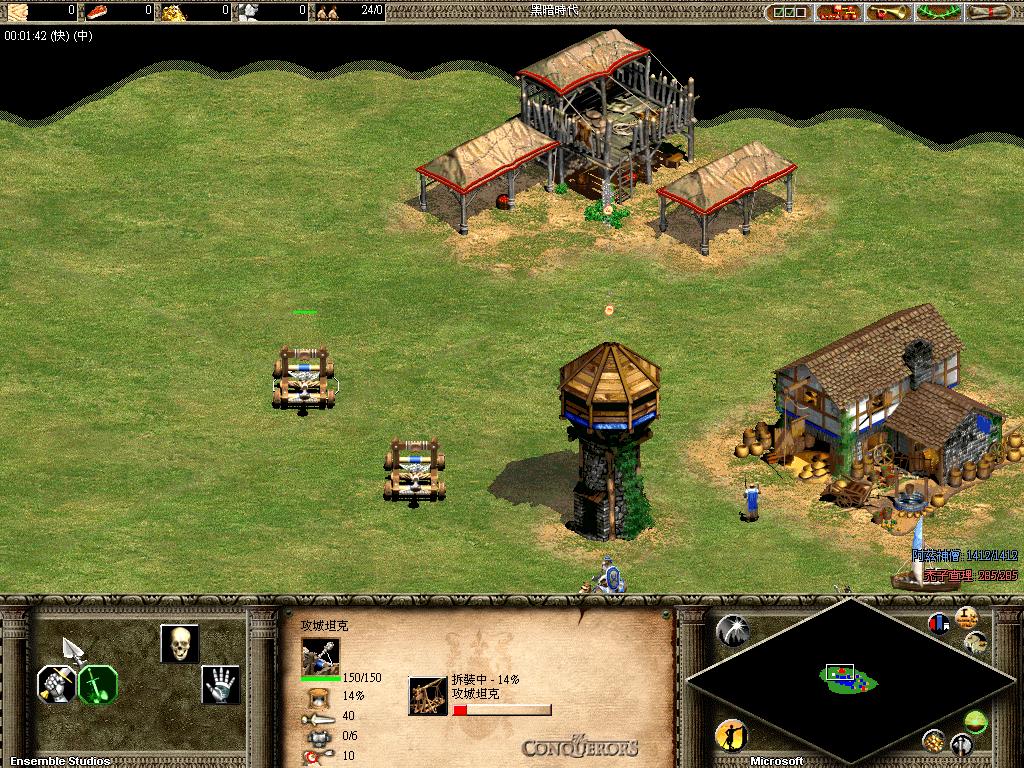Switch minimap to the green terrain mode
This screenshot has width=1024, height=768.
coord(975,720)
